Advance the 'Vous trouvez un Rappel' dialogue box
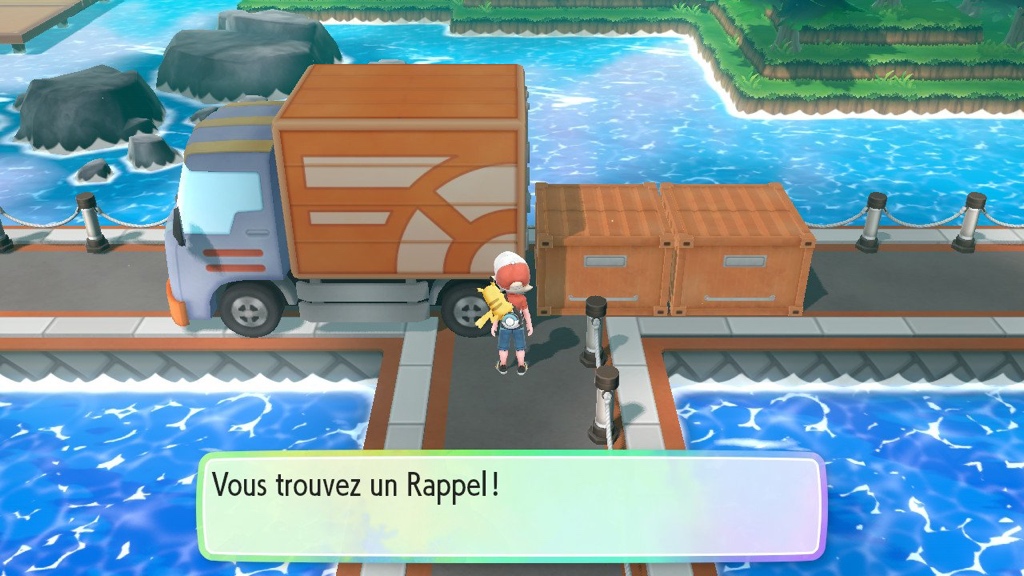1024x576 pixels. [511, 506]
